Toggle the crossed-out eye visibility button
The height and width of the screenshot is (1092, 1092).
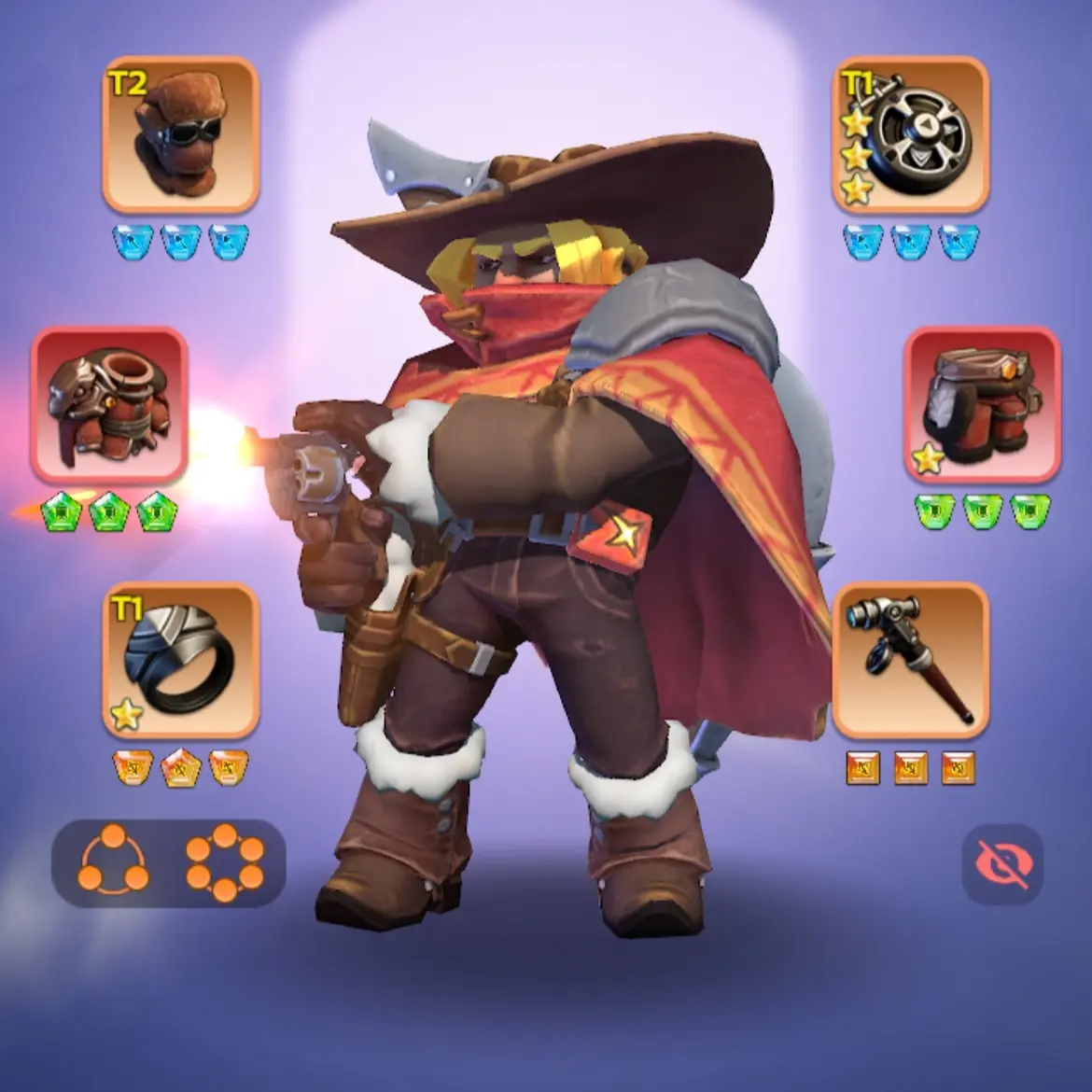point(1002,864)
